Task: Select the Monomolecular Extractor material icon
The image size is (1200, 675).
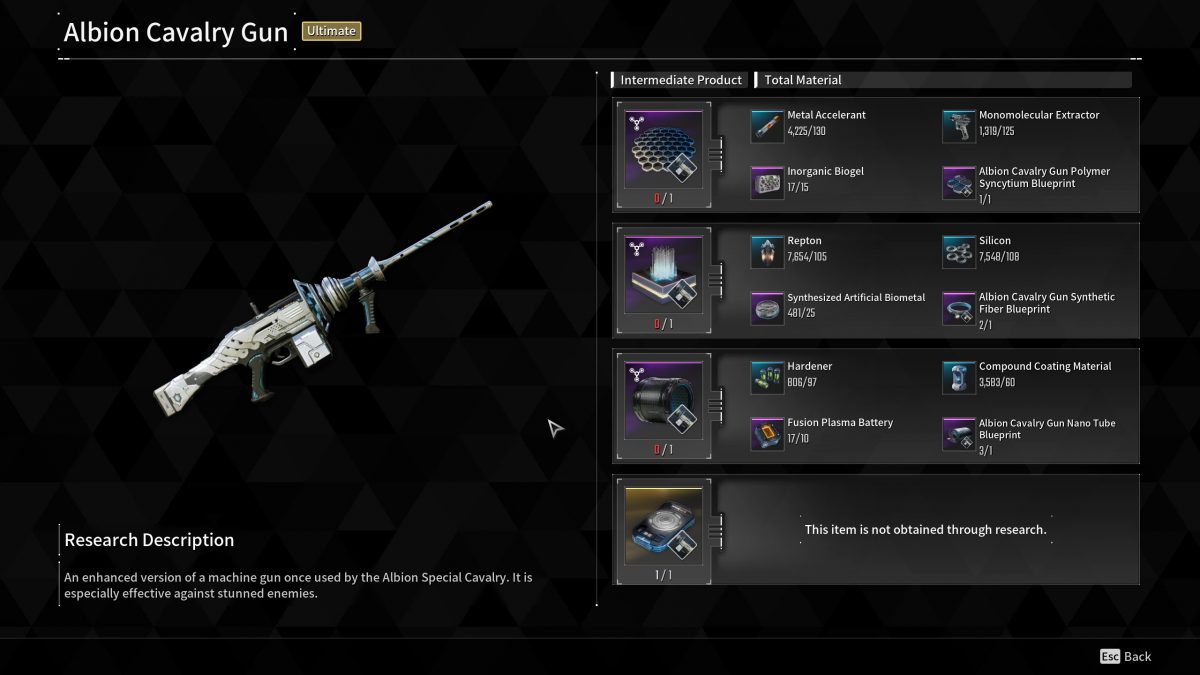Action: (959, 126)
